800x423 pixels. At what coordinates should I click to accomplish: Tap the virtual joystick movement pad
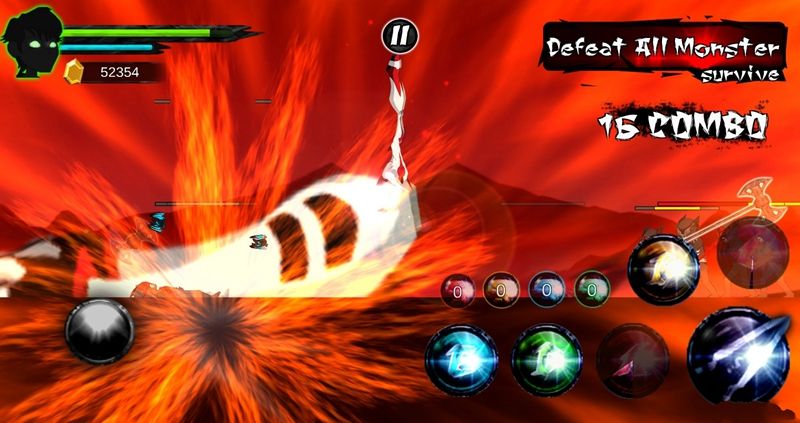tap(99, 331)
